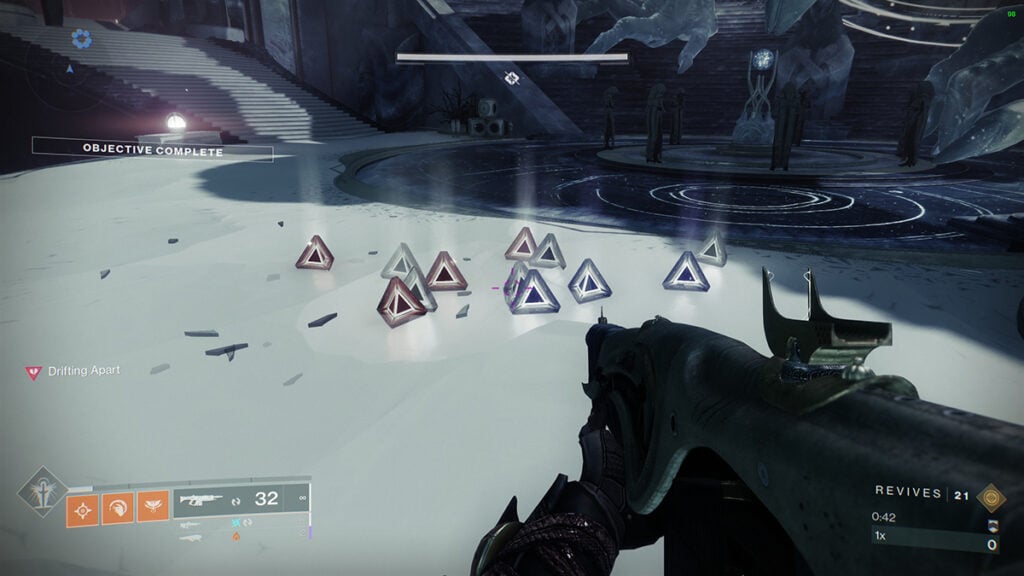Screen dimensions: 1024x576
Task: Select the equipped rifle weapon slot
Action: [242, 499]
